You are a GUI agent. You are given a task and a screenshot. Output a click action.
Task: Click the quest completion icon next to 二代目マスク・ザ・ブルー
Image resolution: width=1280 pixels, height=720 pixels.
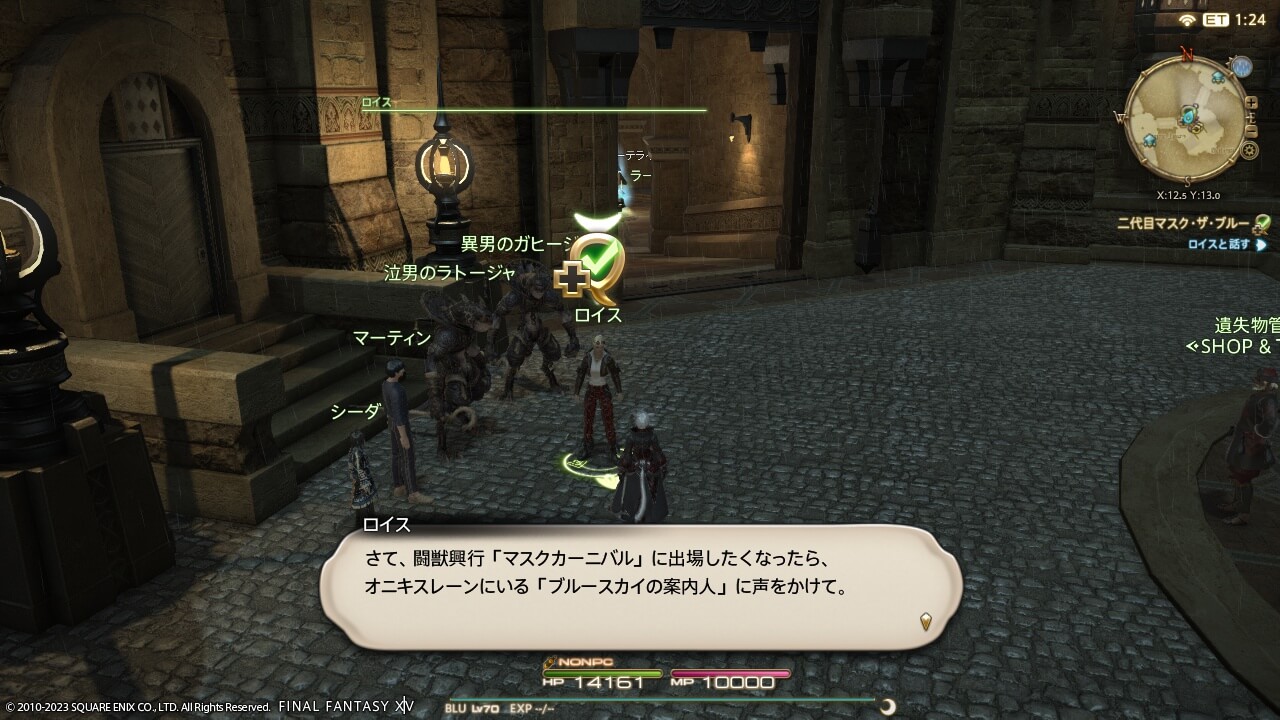[x=1263, y=221]
